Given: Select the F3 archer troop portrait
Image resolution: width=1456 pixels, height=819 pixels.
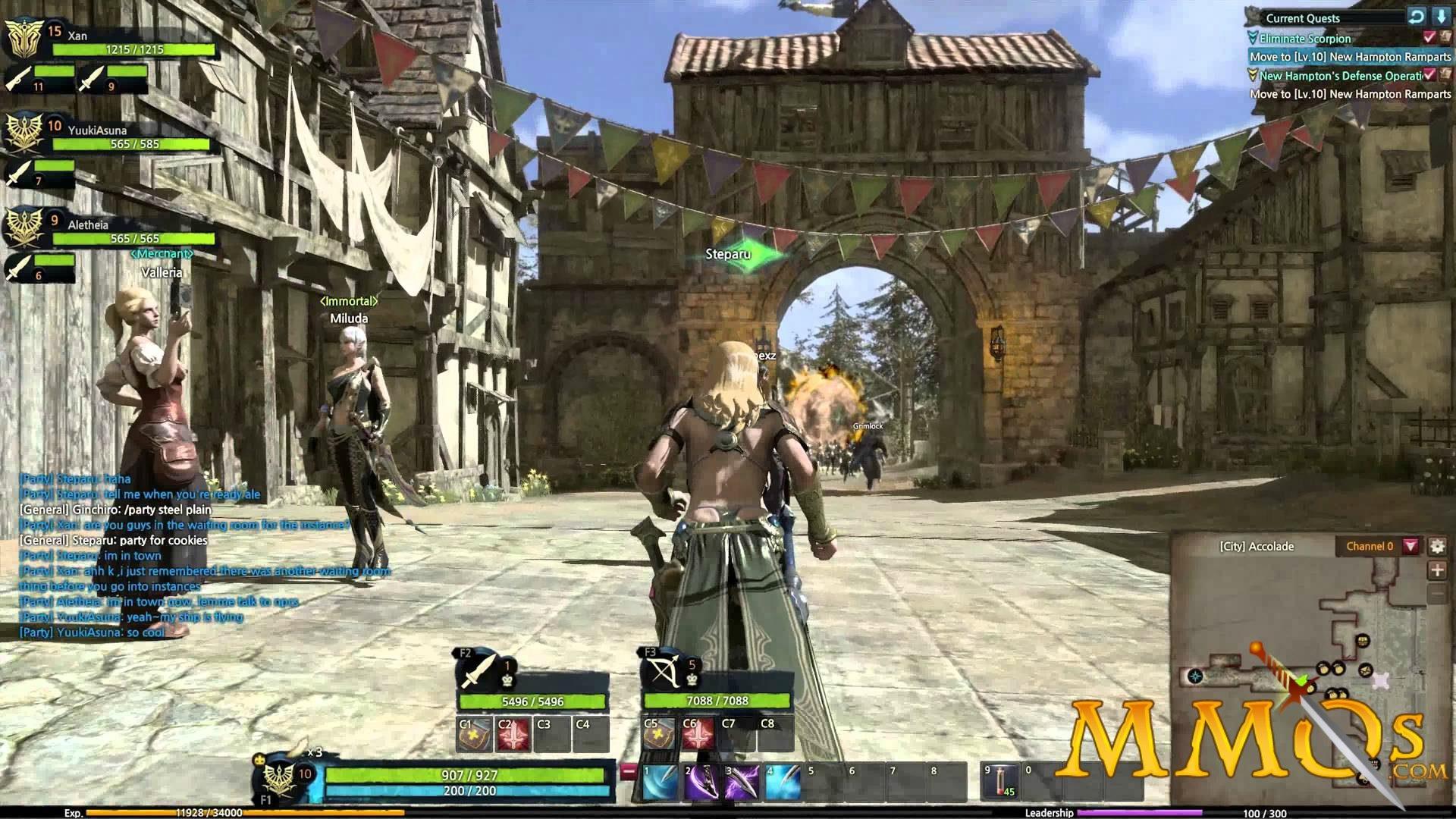Looking at the screenshot, I should pos(661,670).
